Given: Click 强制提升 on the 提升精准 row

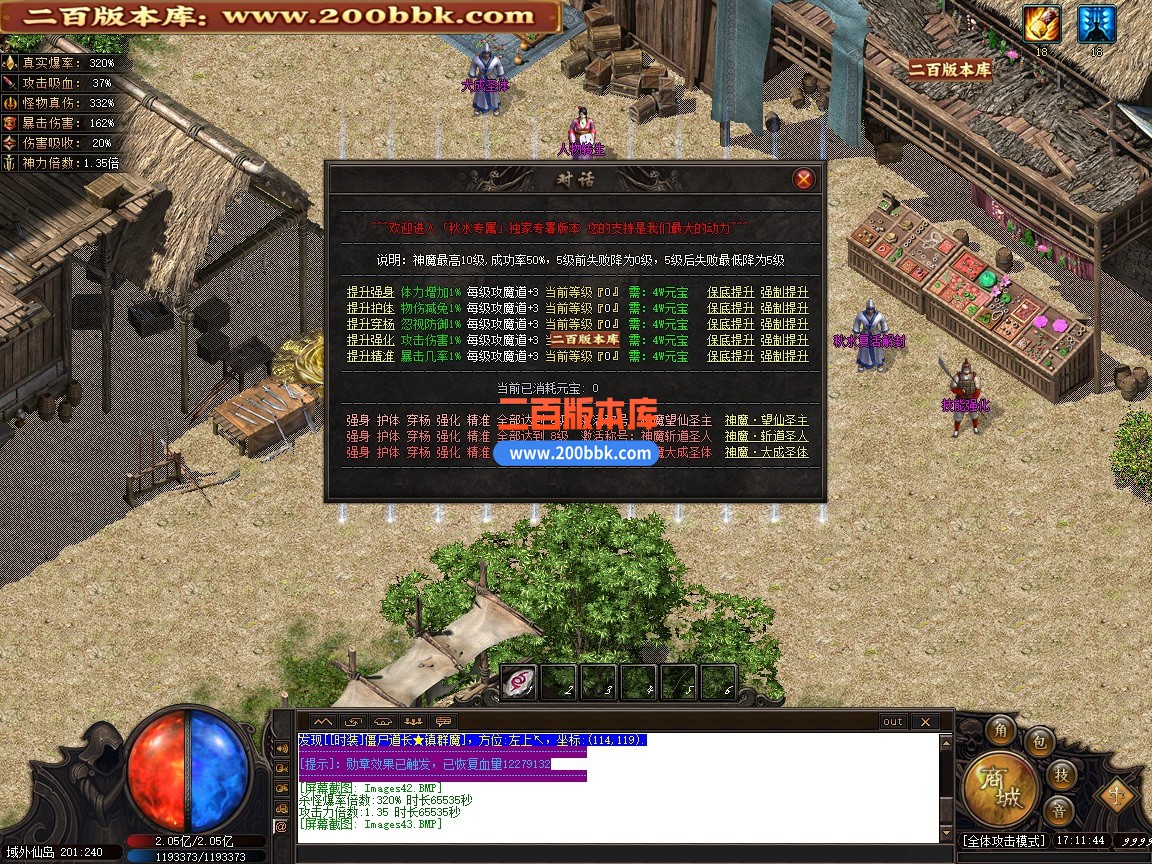Looking at the screenshot, I should (784, 356).
